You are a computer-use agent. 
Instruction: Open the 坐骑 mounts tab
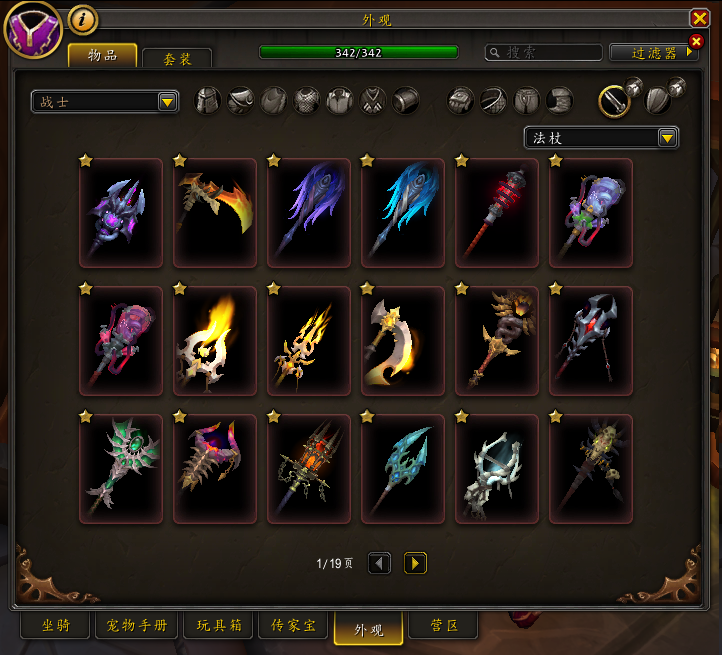[x=55, y=626]
